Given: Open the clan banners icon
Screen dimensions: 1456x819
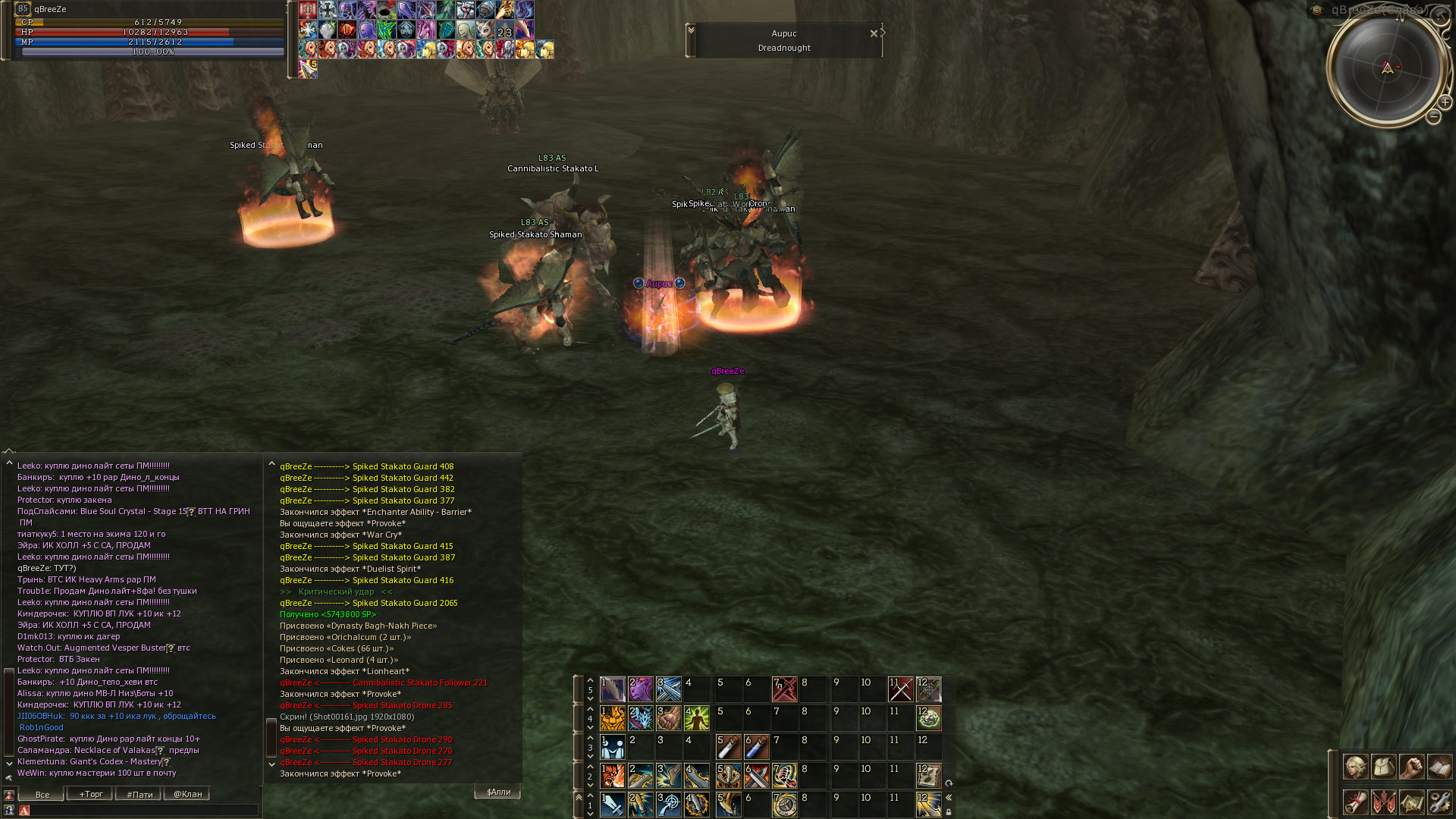Looking at the screenshot, I should (1383, 802).
